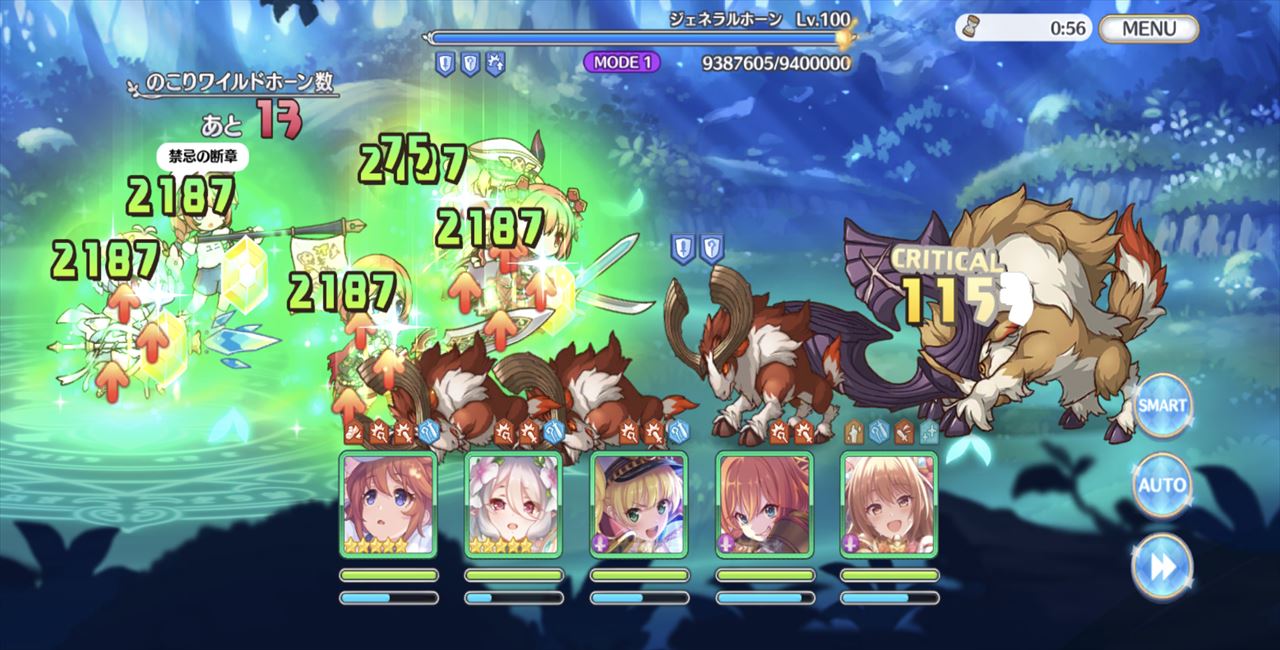Screen dimensions: 1280x650
Task: Select the white-haired flower girl portrait
Action: (x=514, y=504)
